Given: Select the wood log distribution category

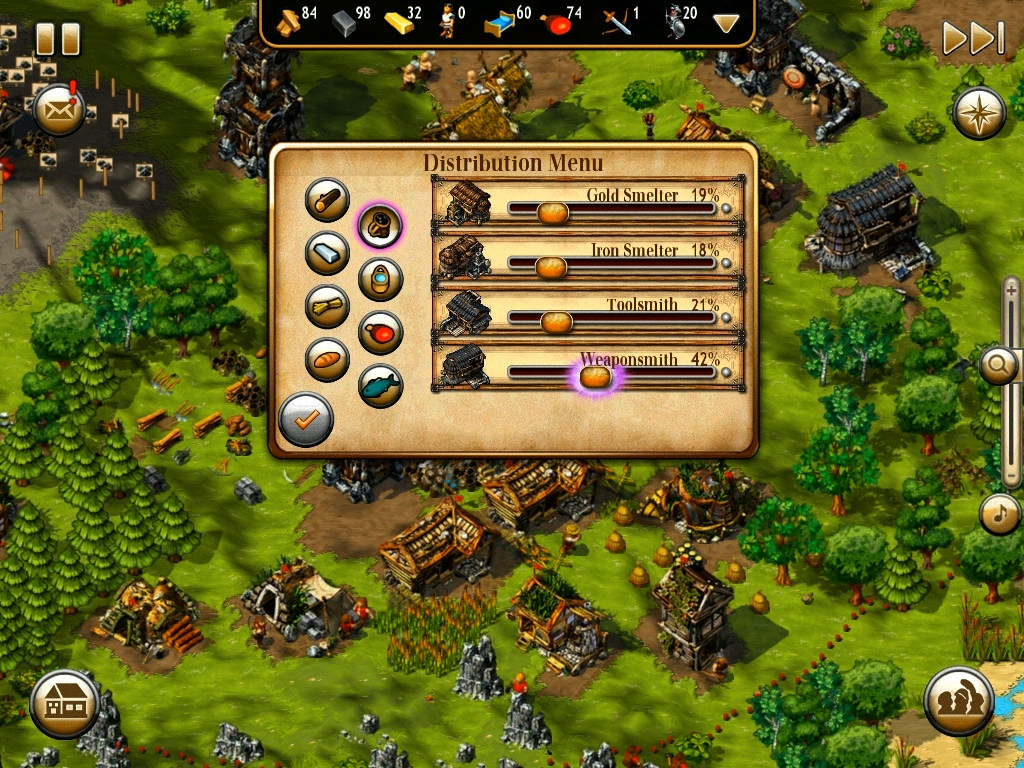Looking at the screenshot, I should tap(327, 200).
